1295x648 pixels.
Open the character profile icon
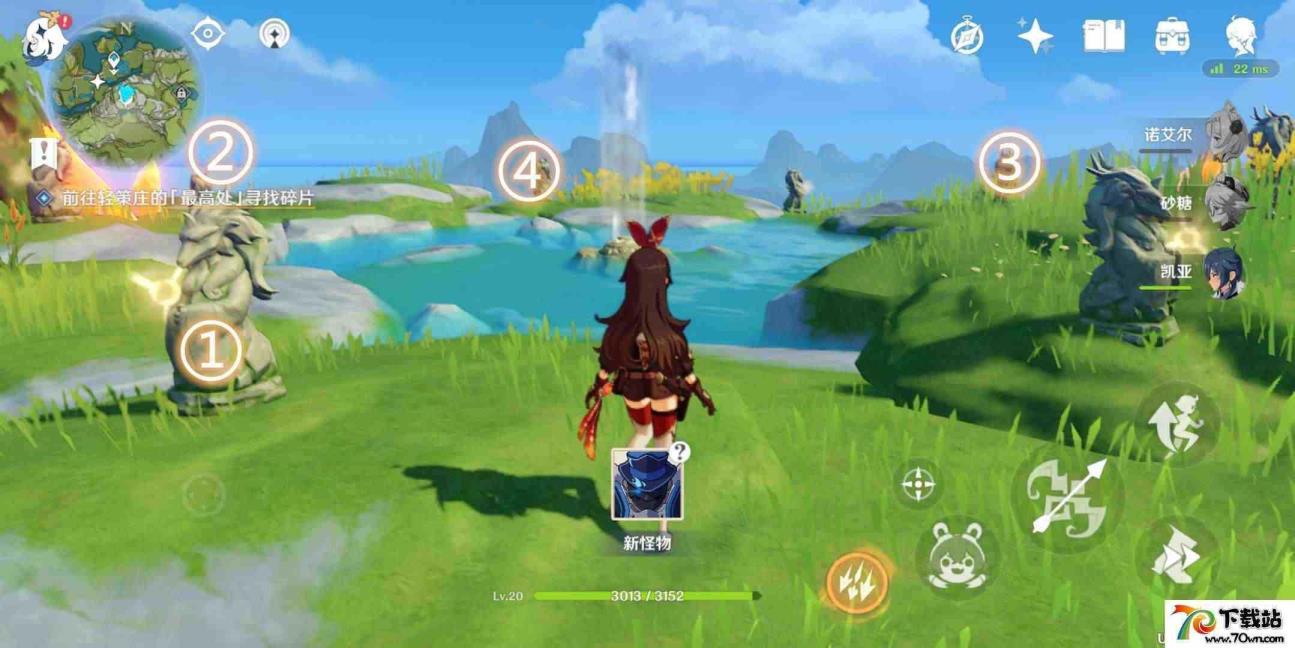point(1240,34)
